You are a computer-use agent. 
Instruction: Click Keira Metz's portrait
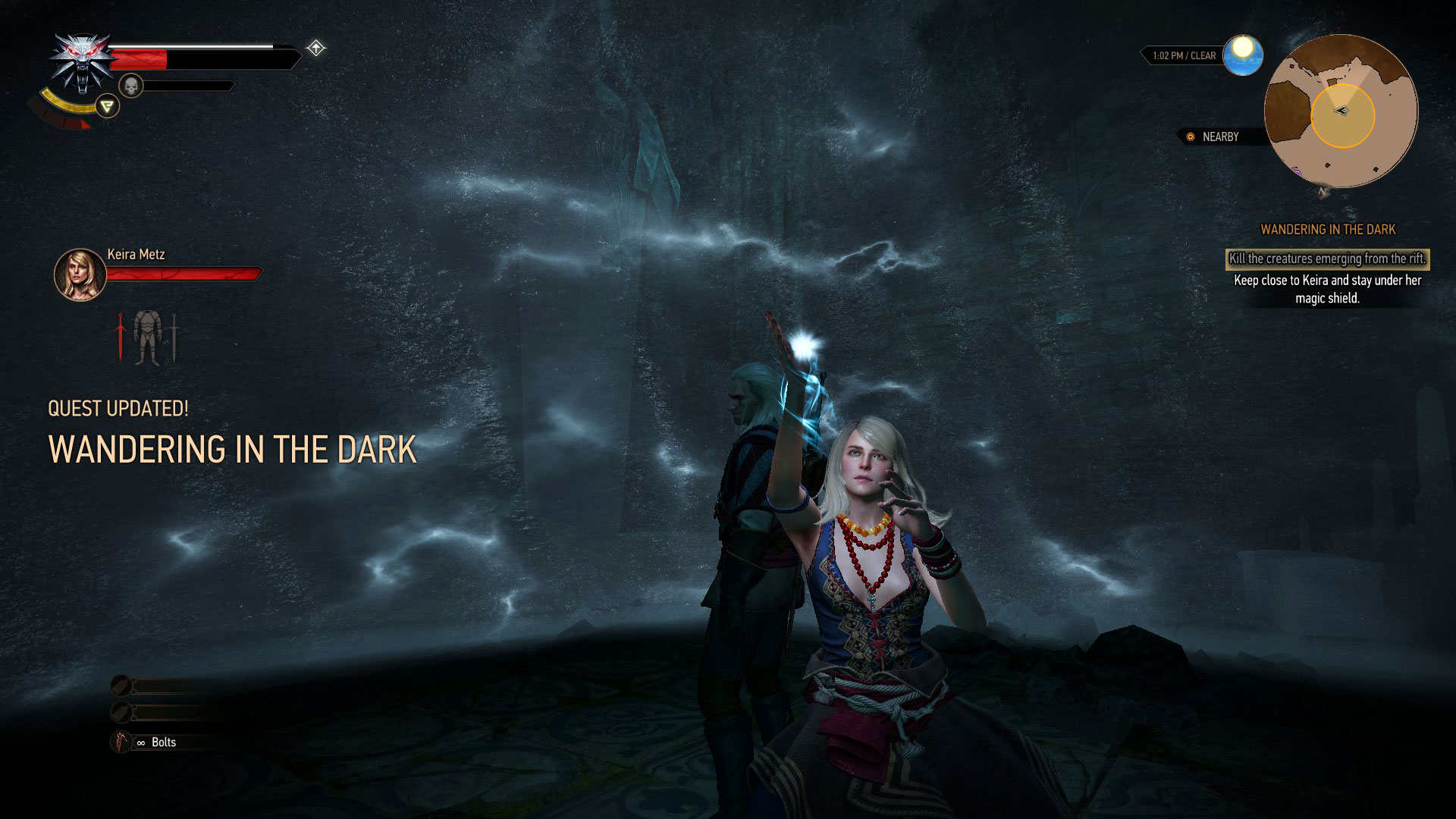(x=80, y=275)
